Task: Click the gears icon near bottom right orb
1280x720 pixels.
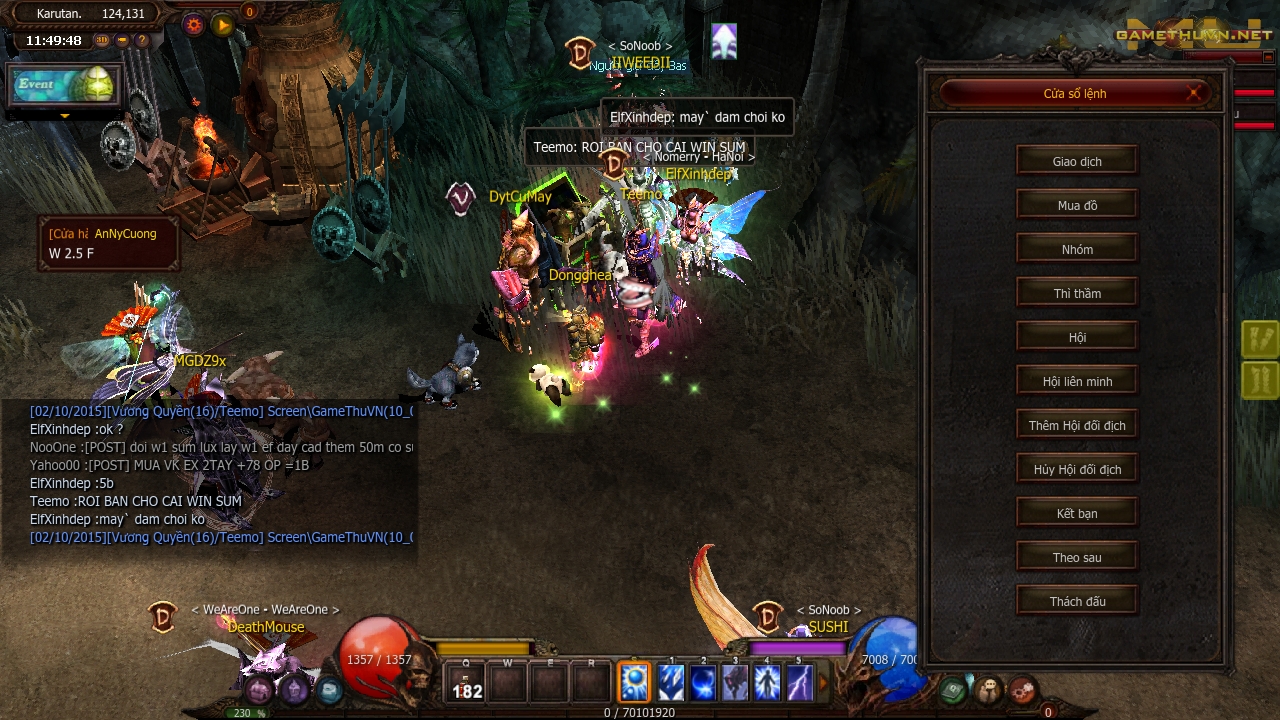Action: pyautogui.click(x=1023, y=690)
